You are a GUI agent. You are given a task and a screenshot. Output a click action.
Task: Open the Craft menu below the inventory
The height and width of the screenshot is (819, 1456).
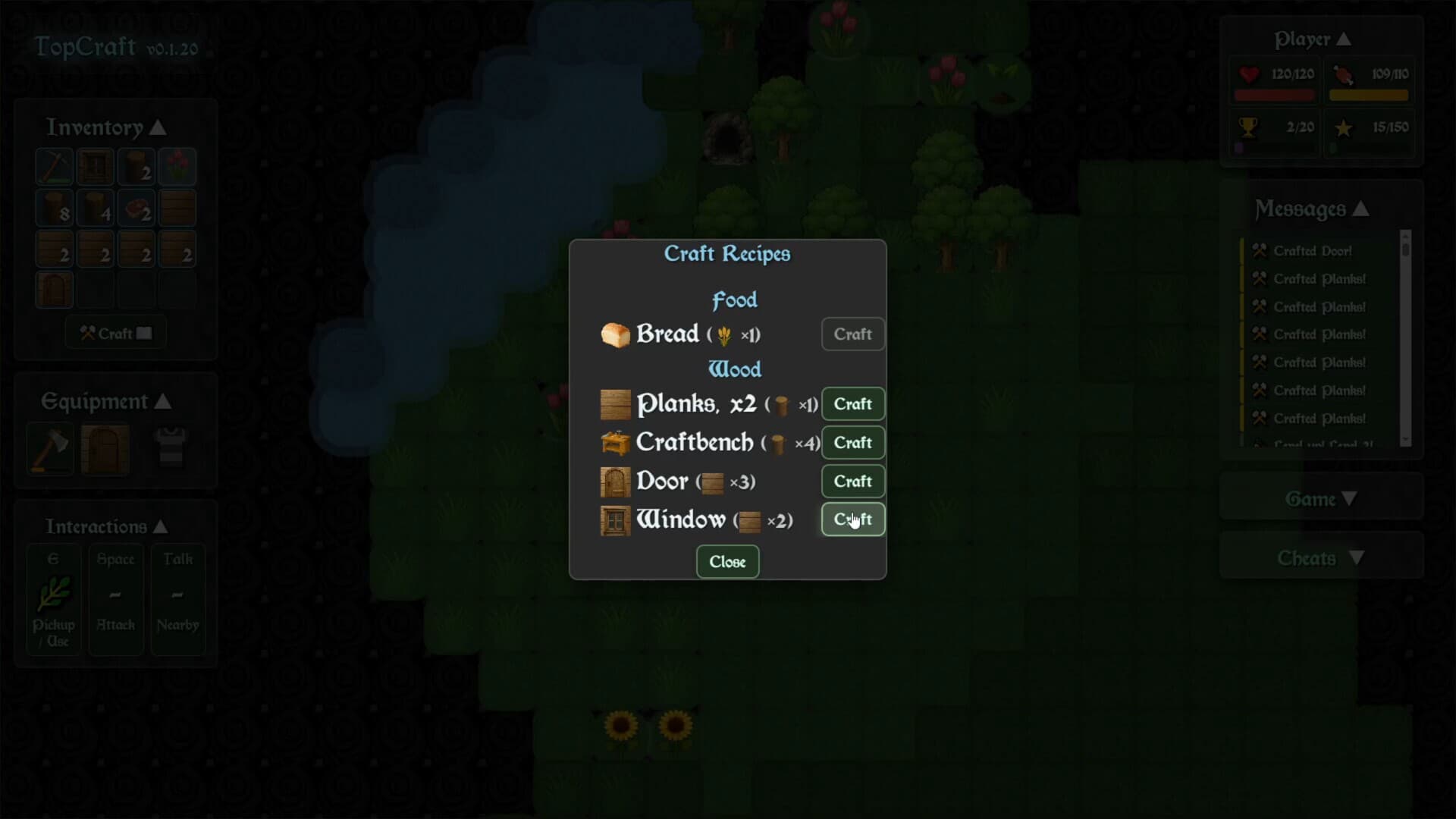[x=115, y=332]
